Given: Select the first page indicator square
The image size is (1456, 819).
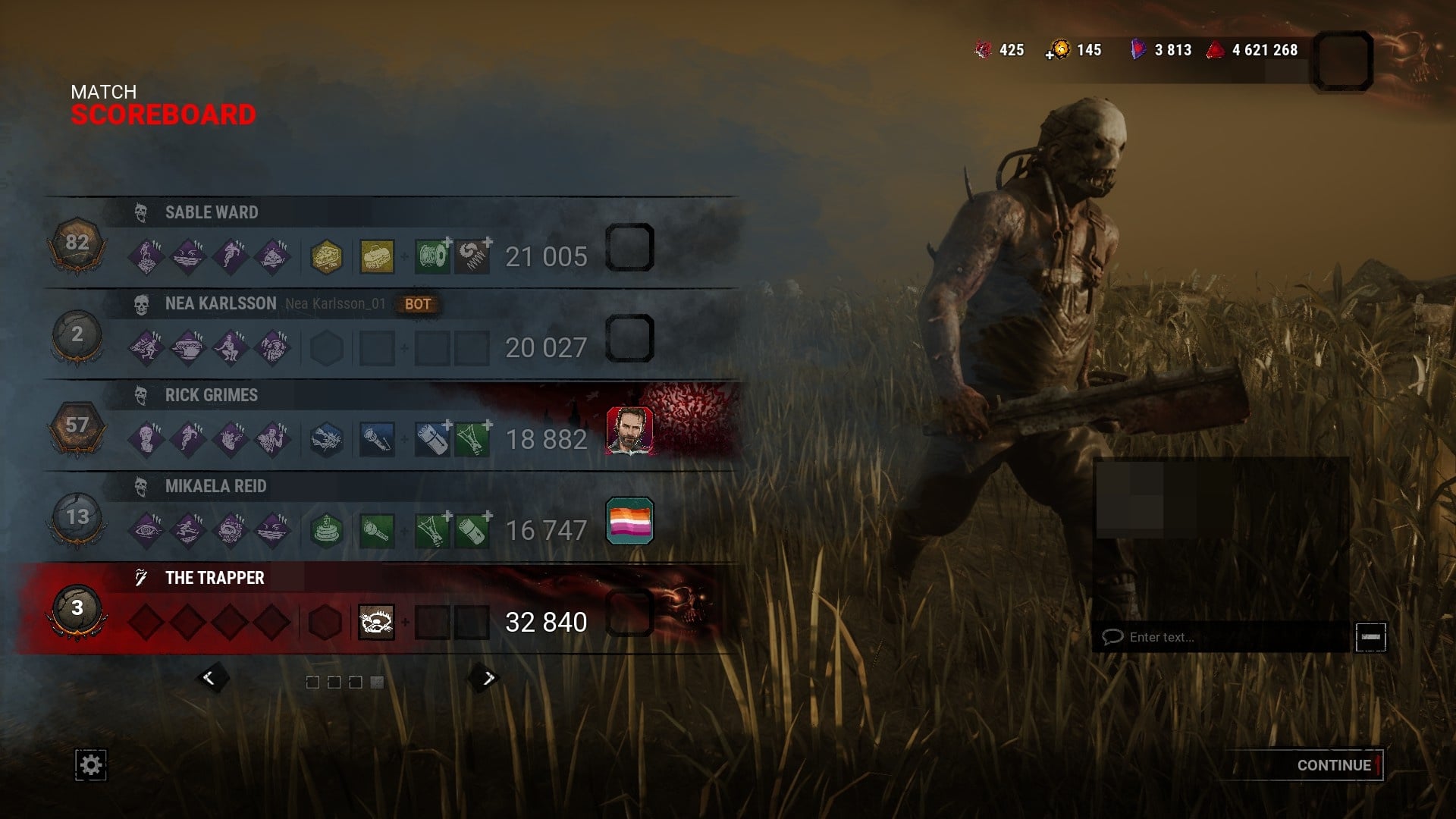Looking at the screenshot, I should pos(314,682).
